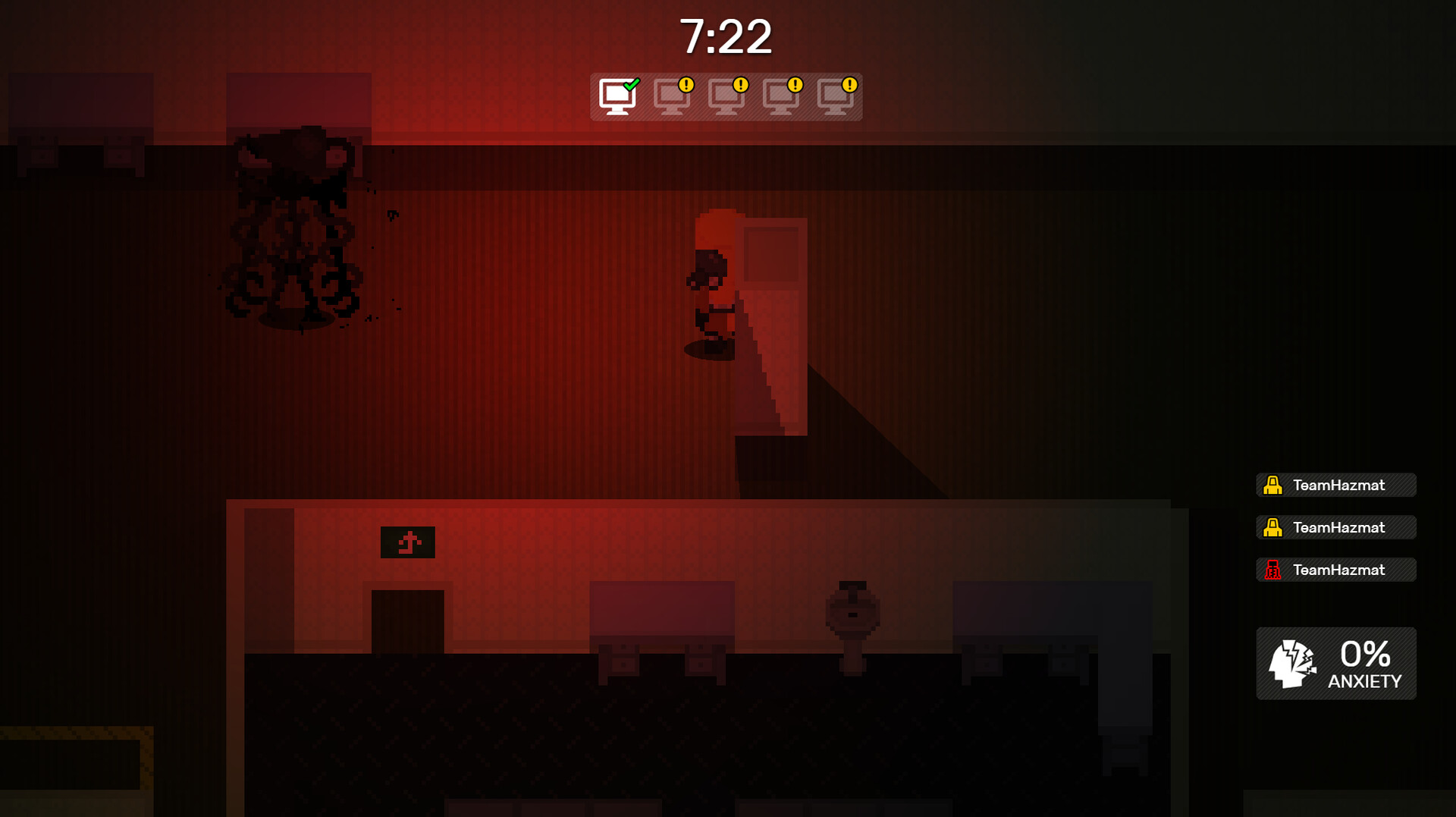This screenshot has height=817, width=1456.
Task: Click the anxiety percentage meter reading
Action: point(1363,653)
